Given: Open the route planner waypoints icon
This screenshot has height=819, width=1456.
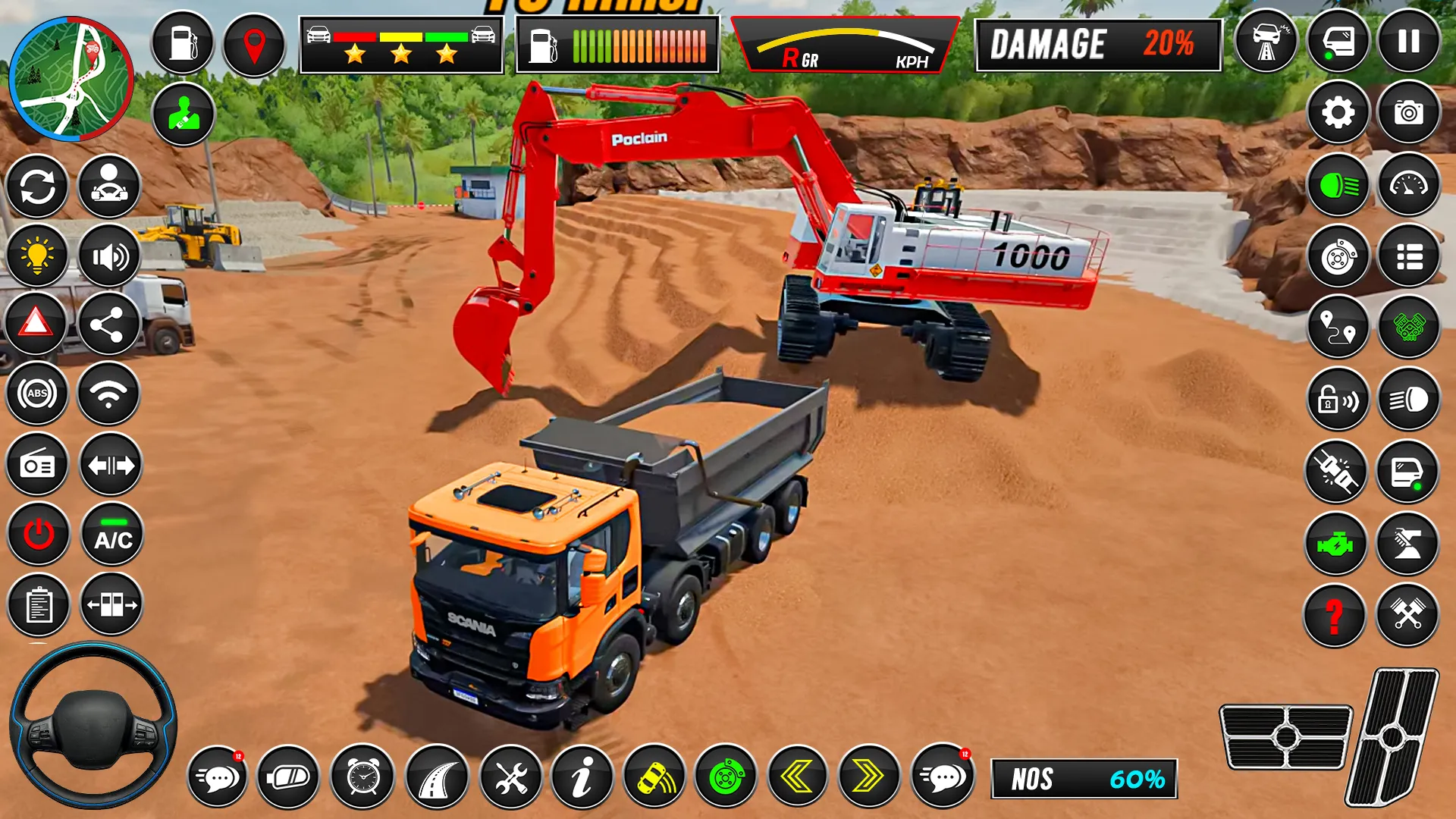Looking at the screenshot, I should (x=1335, y=328).
